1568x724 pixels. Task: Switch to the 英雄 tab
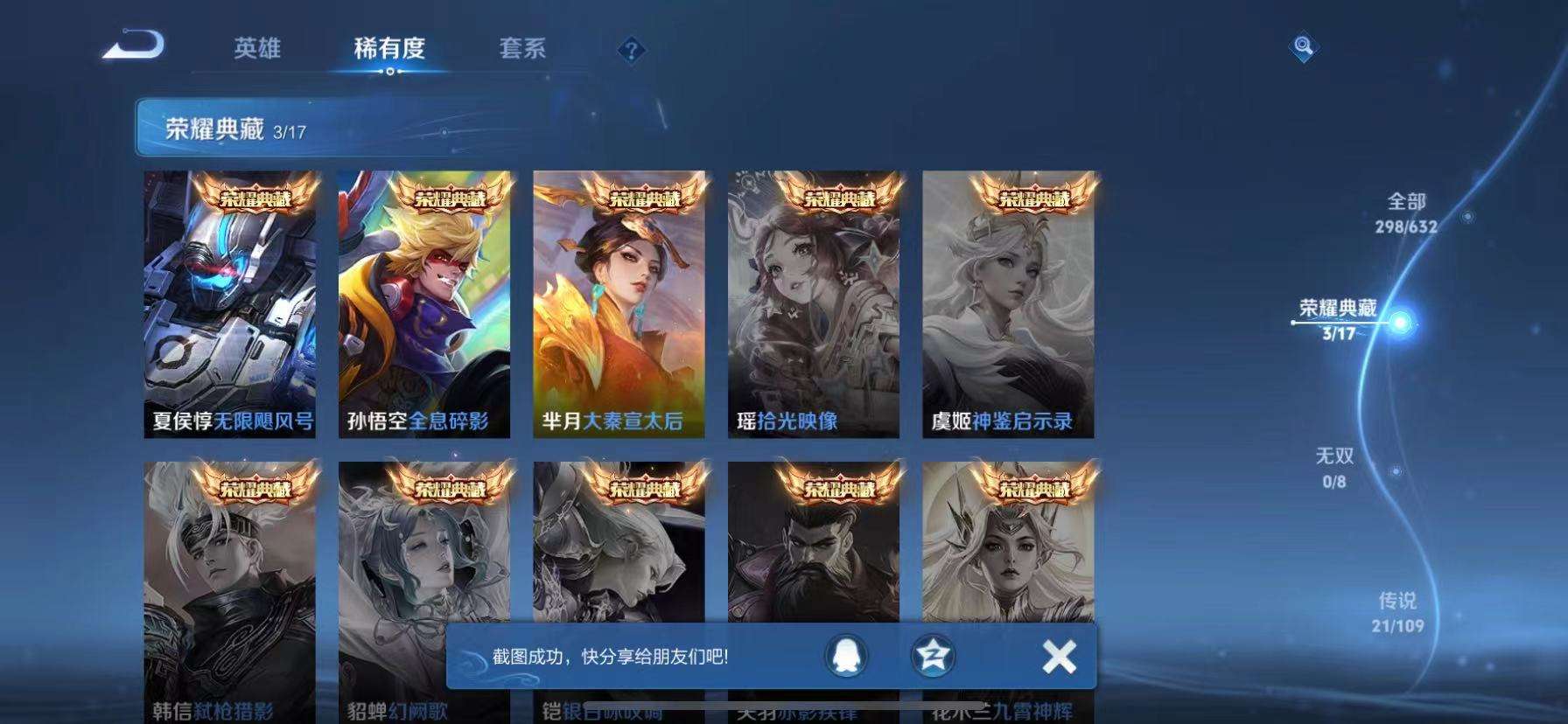[256, 50]
